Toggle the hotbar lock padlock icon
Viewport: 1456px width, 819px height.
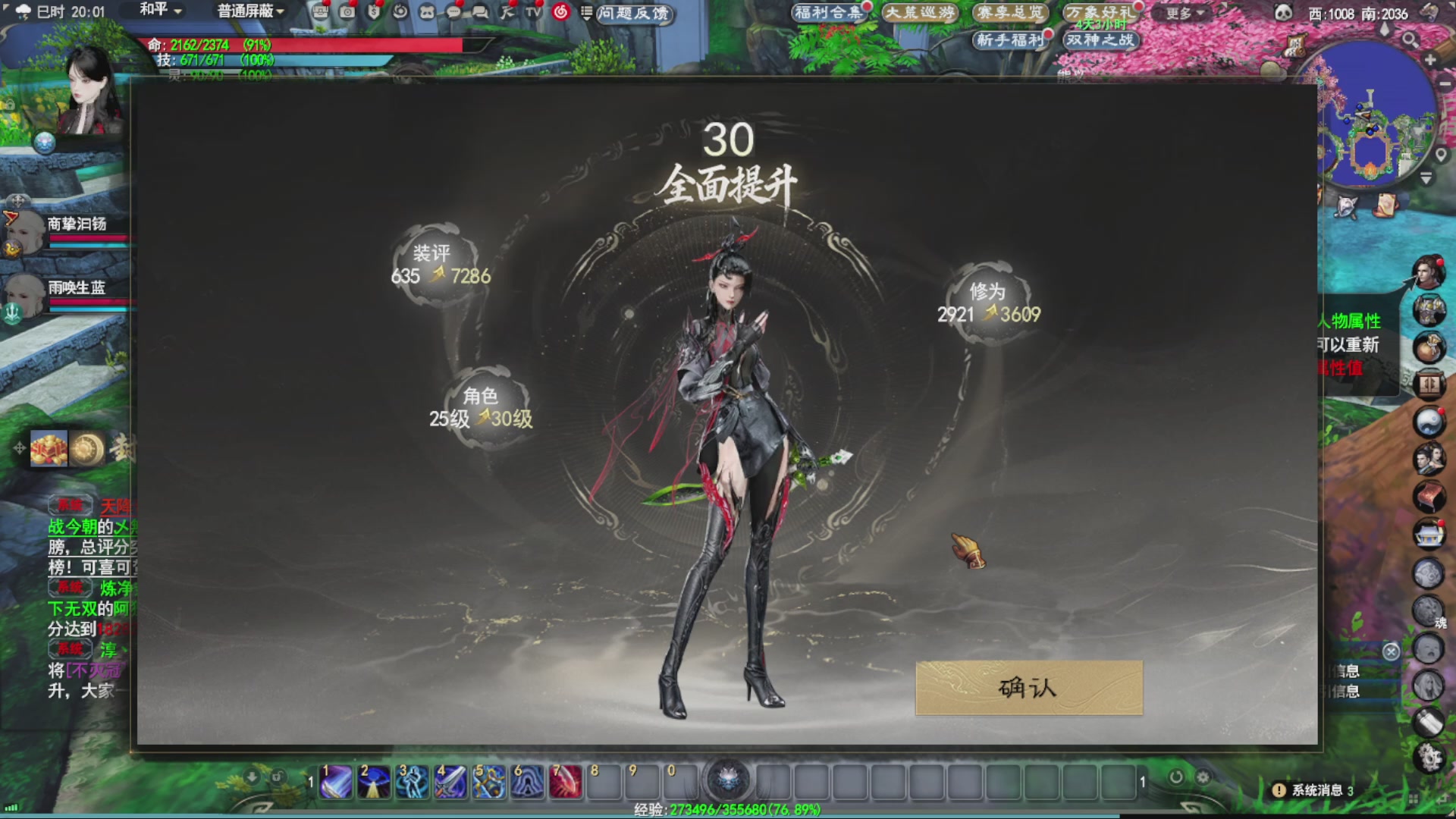[279, 778]
